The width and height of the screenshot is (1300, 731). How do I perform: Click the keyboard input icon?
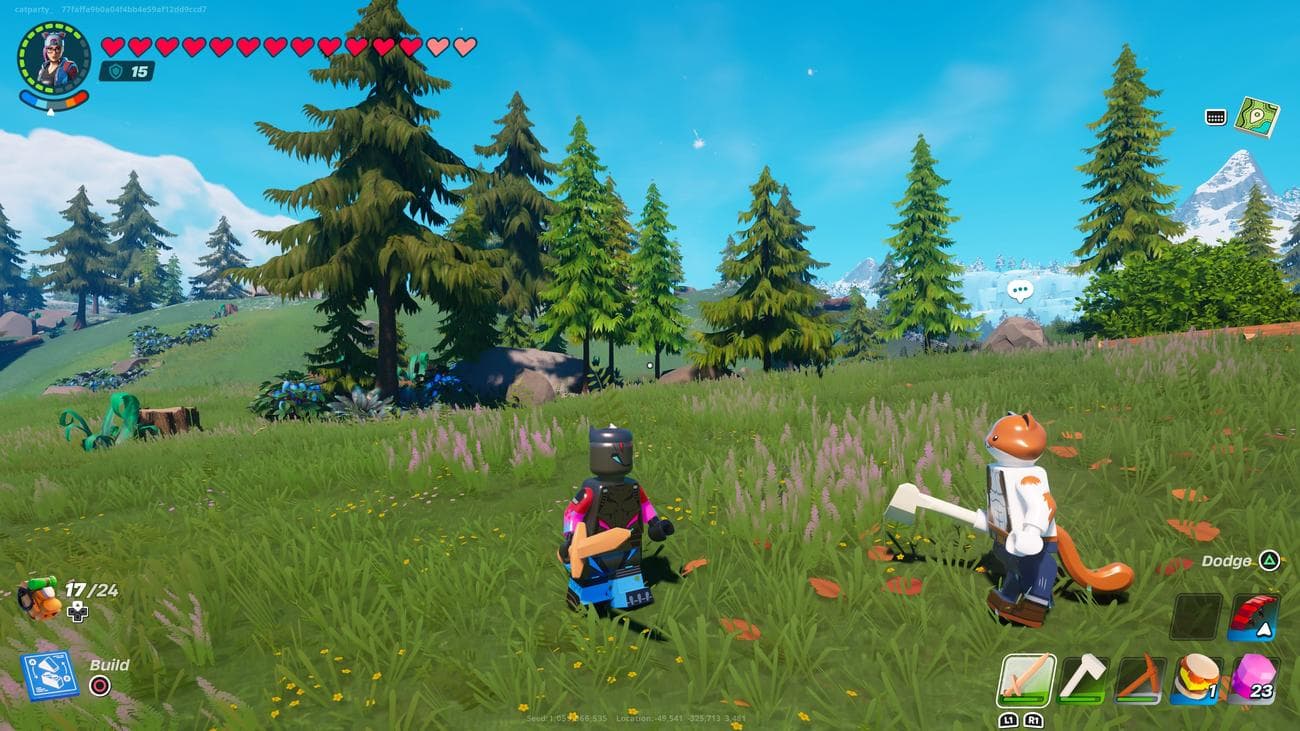coord(1214,117)
